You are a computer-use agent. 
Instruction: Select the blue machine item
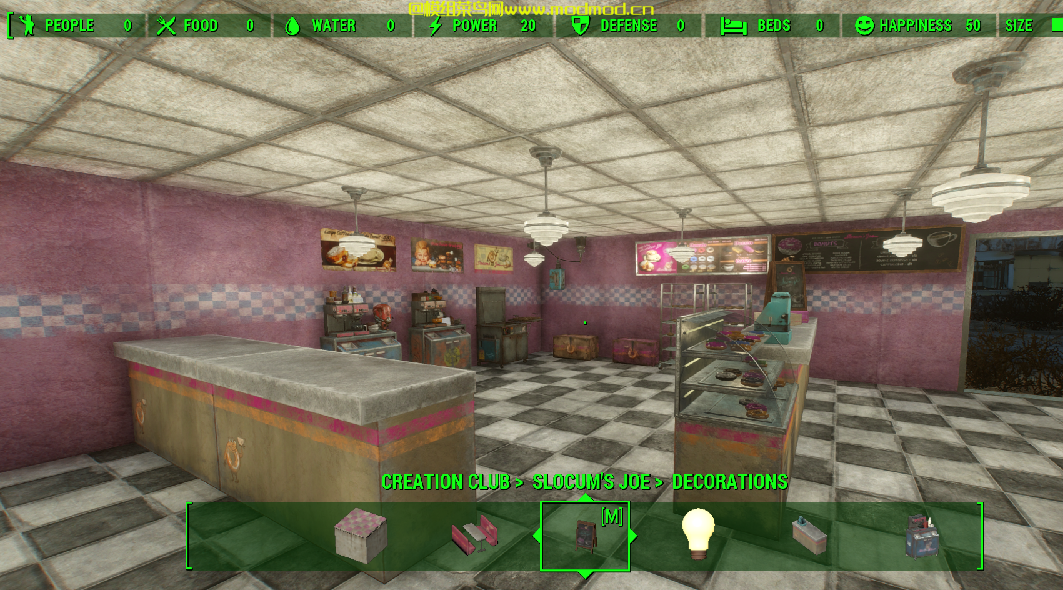(x=920, y=535)
